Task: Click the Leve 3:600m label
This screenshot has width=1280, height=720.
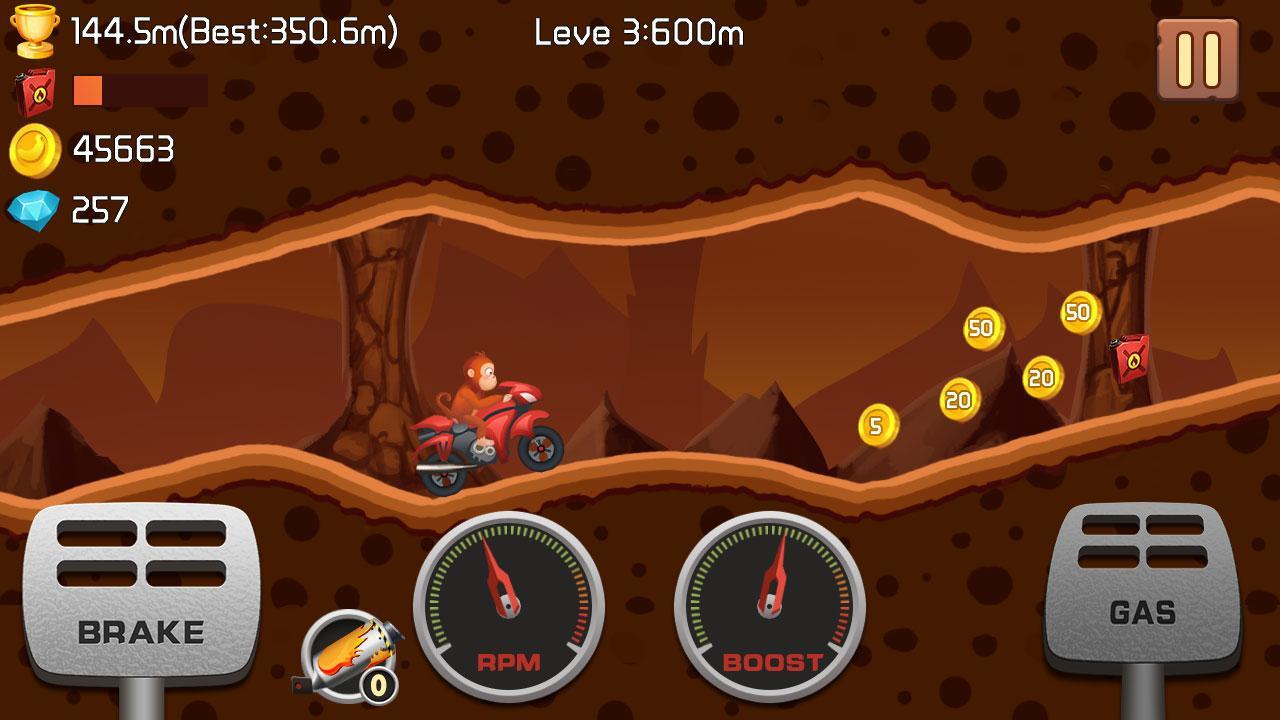Action: click(x=637, y=33)
